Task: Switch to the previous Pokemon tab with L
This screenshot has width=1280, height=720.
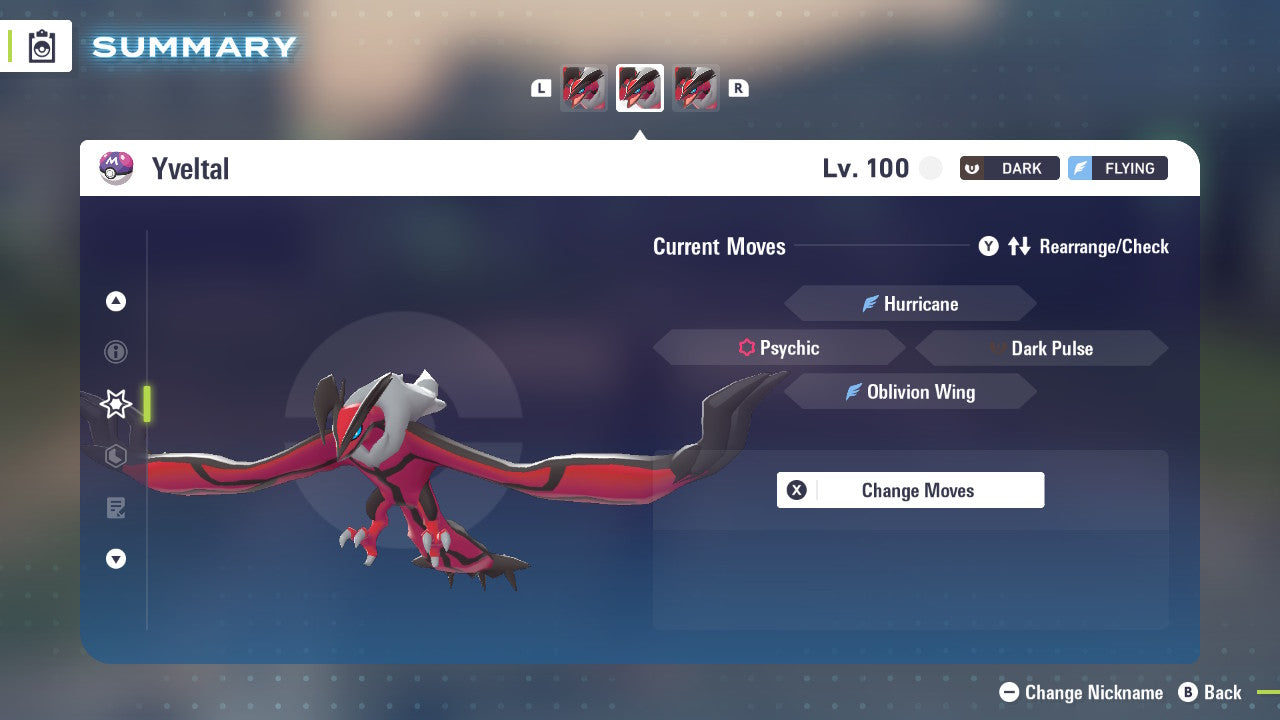Action: tap(541, 88)
